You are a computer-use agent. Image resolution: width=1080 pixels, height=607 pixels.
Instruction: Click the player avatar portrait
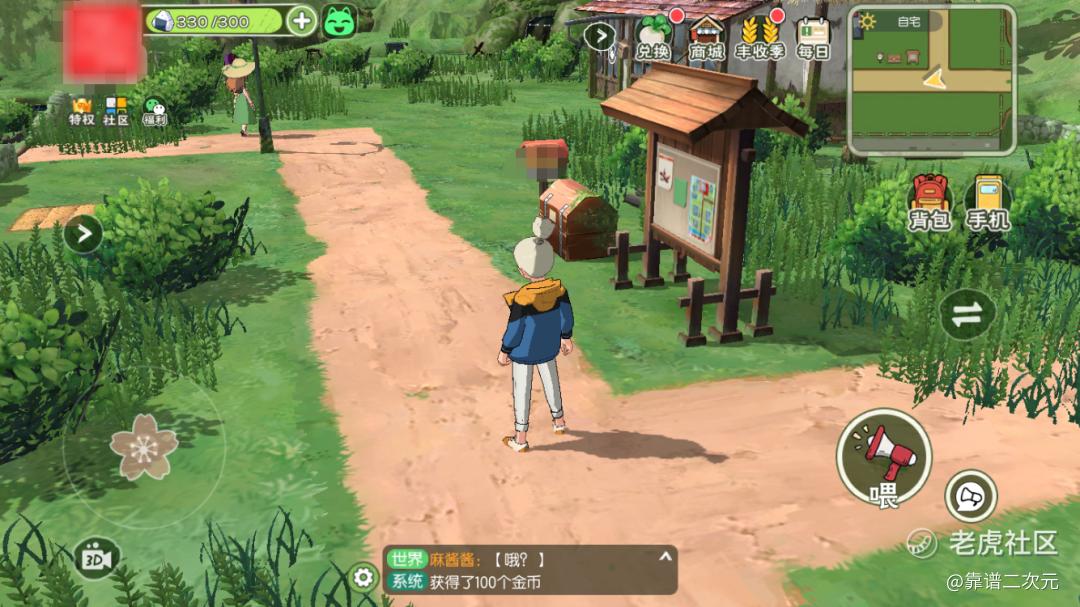click(x=101, y=43)
